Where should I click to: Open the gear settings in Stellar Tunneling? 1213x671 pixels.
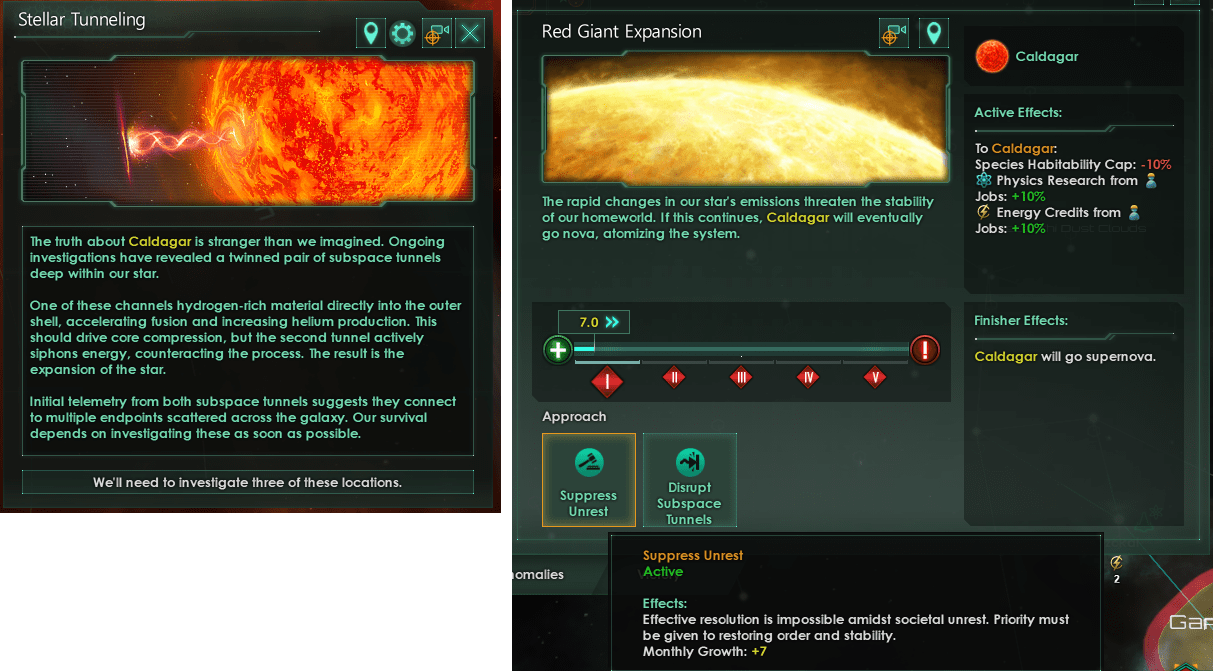[x=402, y=34]
